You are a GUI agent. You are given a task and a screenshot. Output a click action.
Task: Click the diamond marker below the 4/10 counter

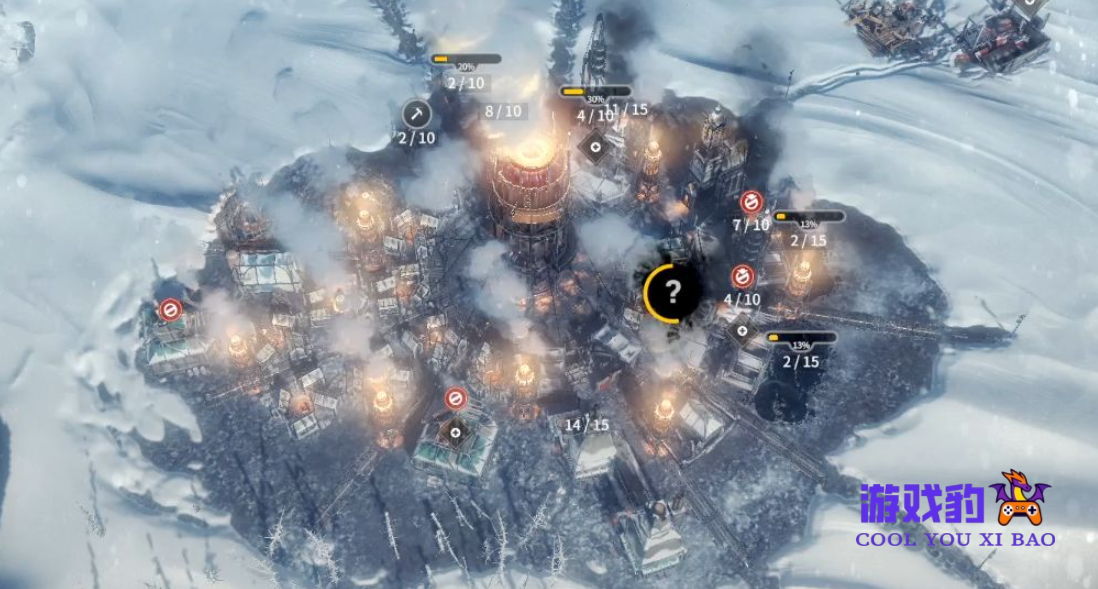coord(741,330)
